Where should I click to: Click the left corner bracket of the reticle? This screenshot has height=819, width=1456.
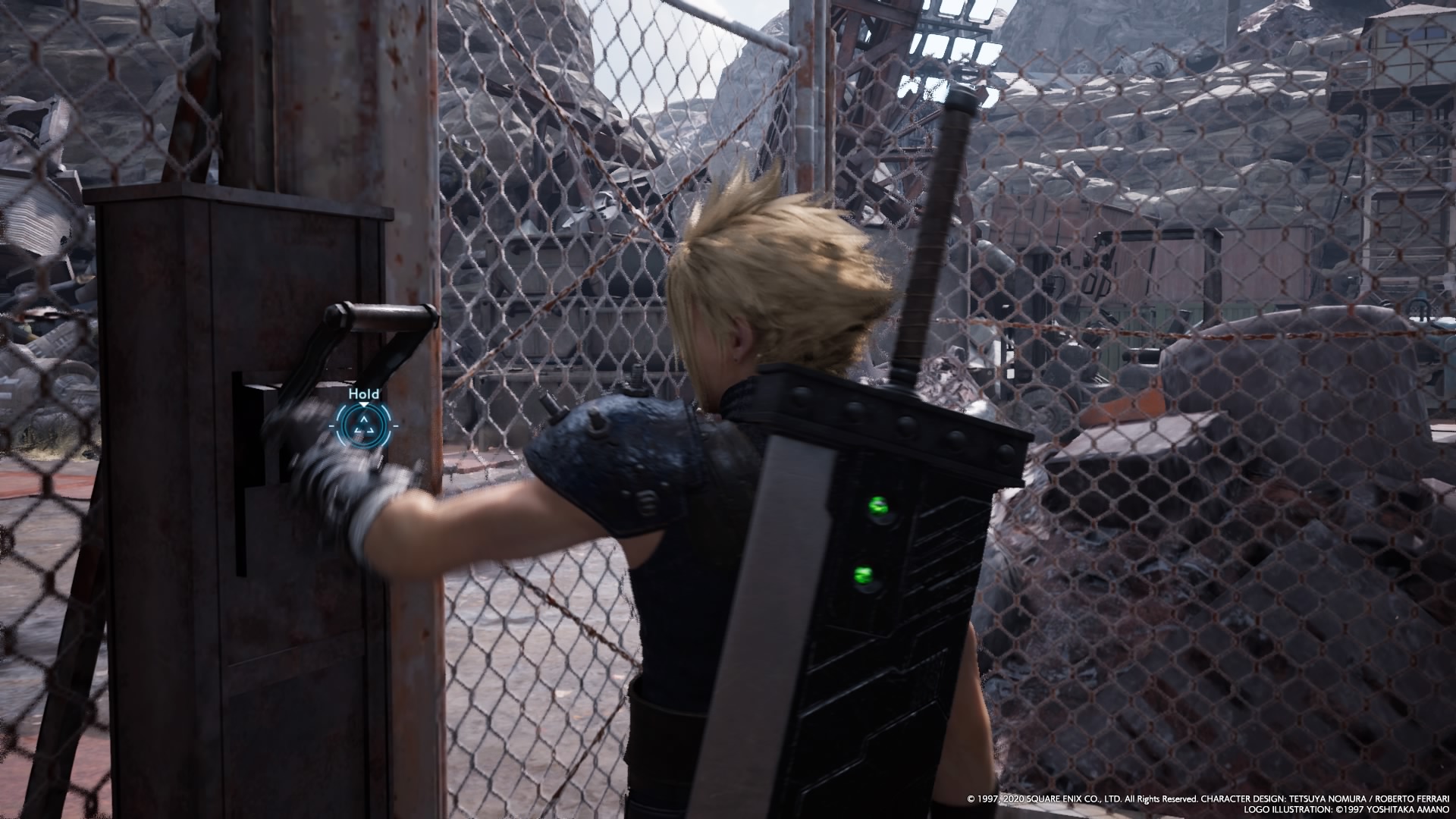[331, 425]
